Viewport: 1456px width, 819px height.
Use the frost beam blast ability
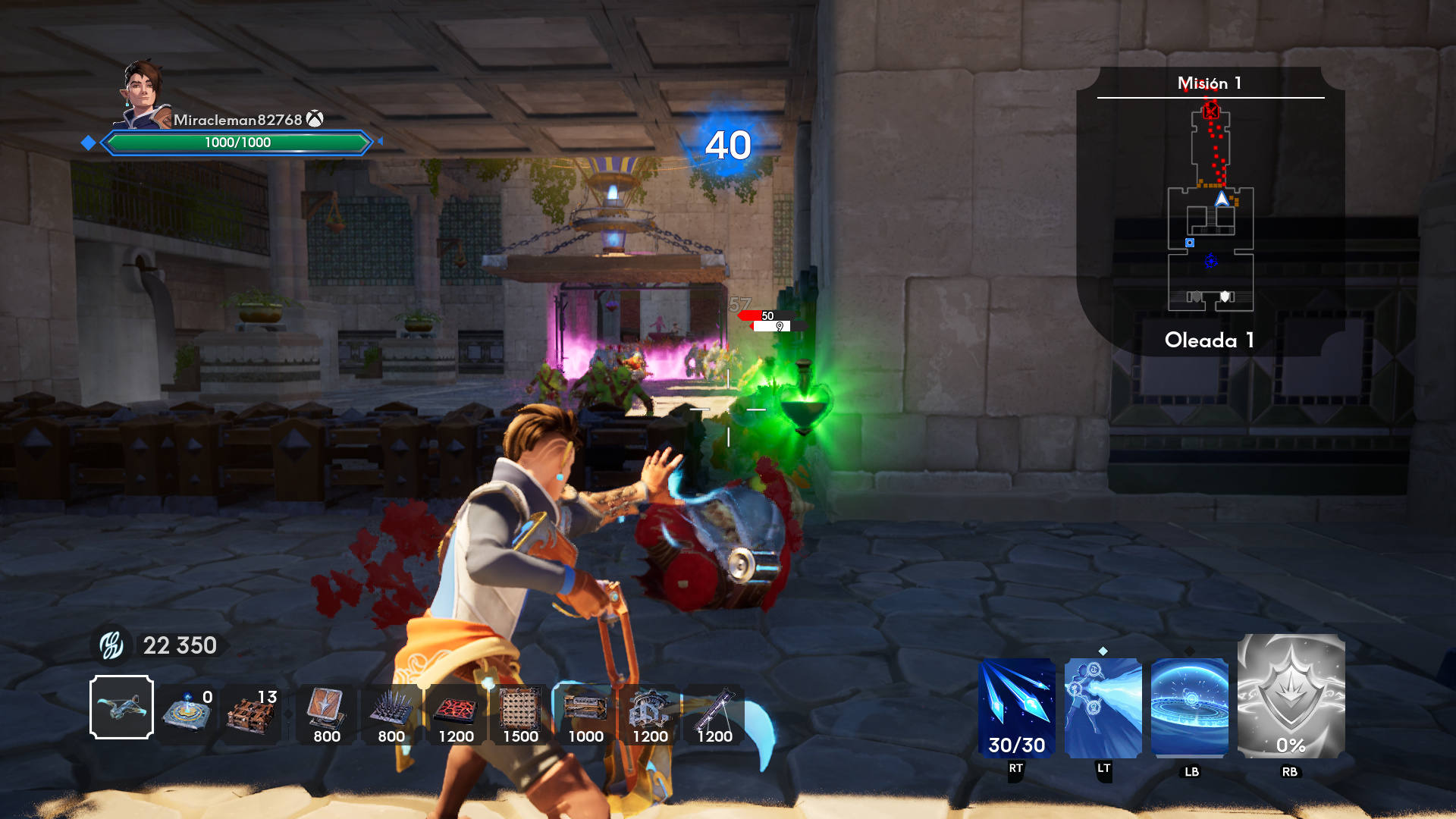[x=1103, y=708]
